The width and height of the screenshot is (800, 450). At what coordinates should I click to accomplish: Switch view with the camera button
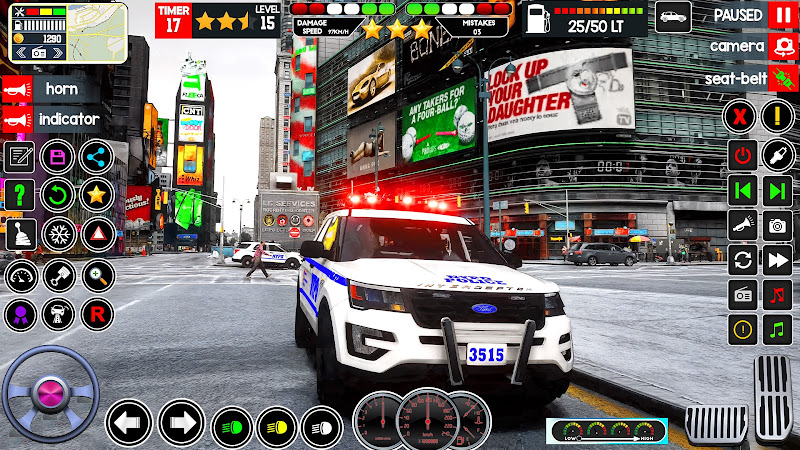781,46
